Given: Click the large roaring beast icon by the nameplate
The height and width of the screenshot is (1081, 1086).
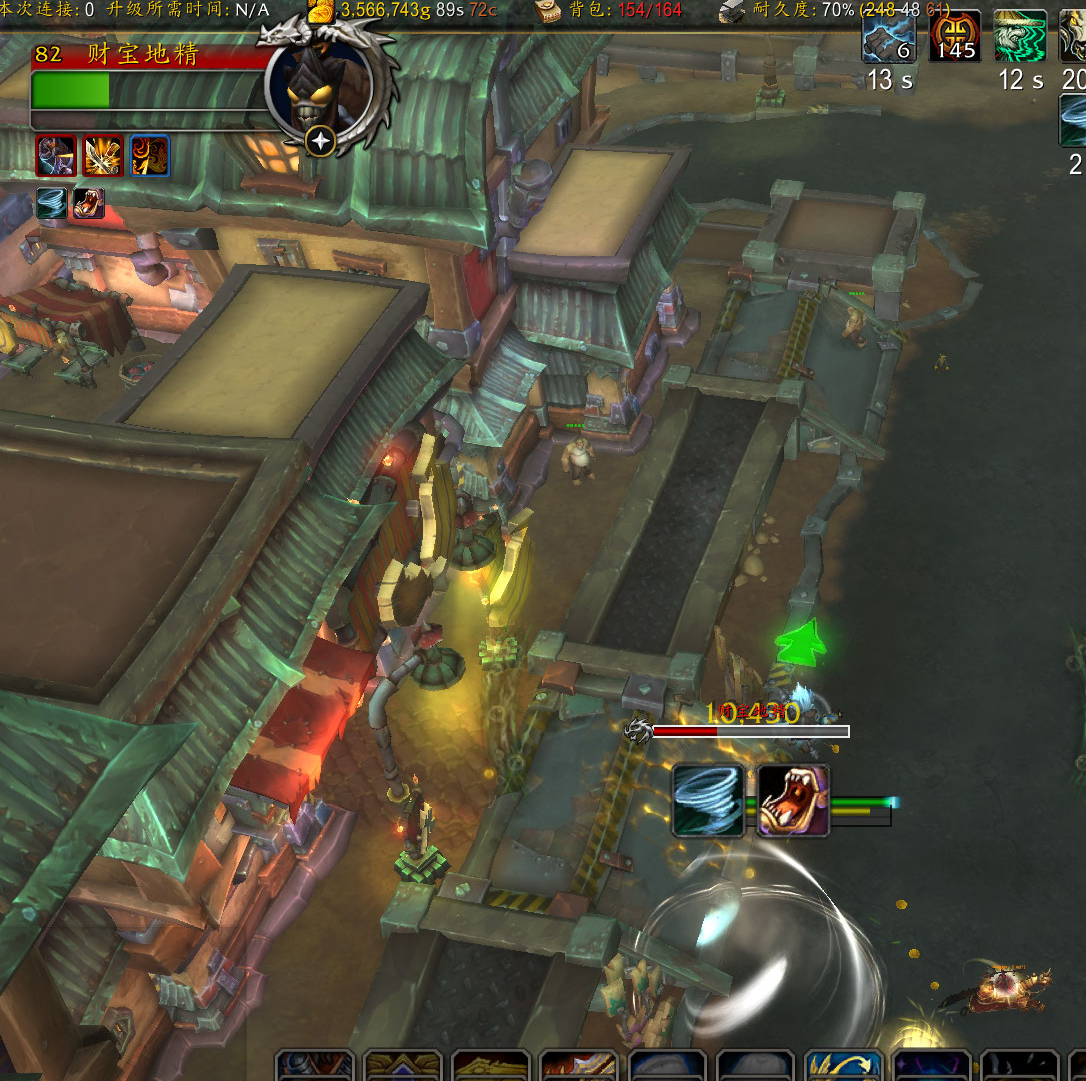Looking at the screenshot, I should click(x=793, y=800).
